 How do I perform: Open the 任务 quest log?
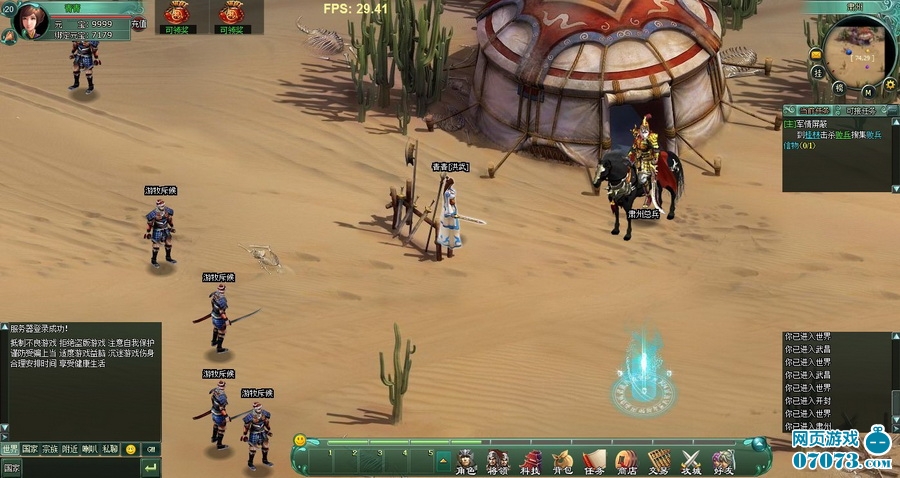coord(594,461)
